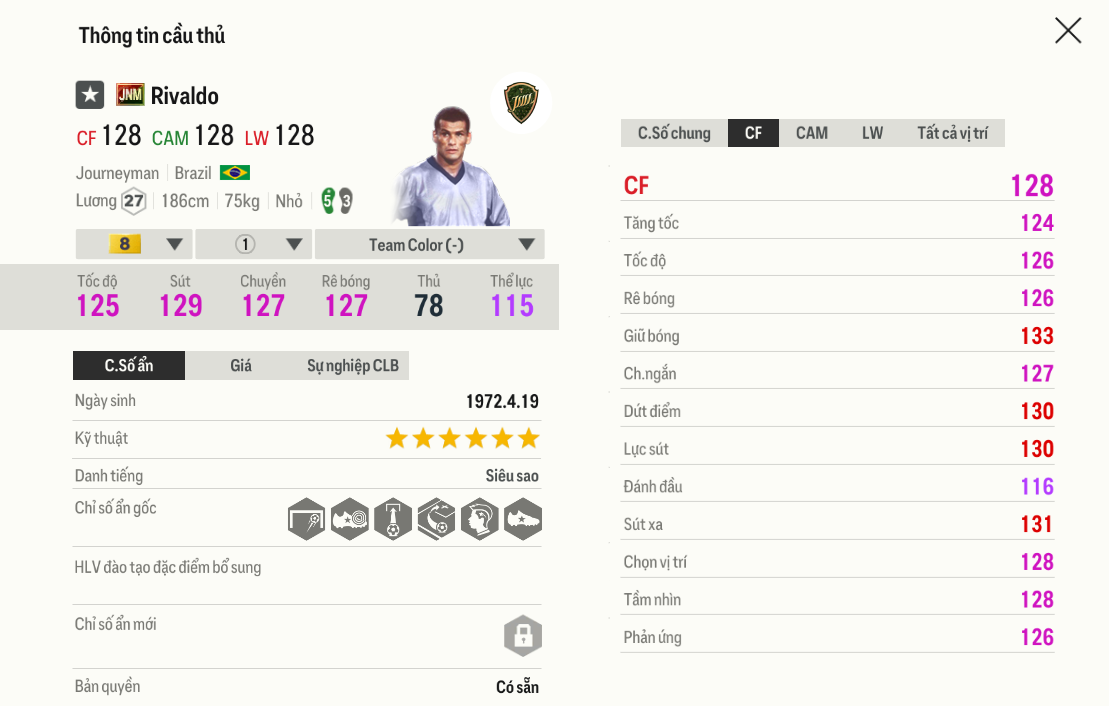This screenshot has width=1109, height=706.
Task: Click the goal net hidden trait icon
Action: tap(307, 520)
